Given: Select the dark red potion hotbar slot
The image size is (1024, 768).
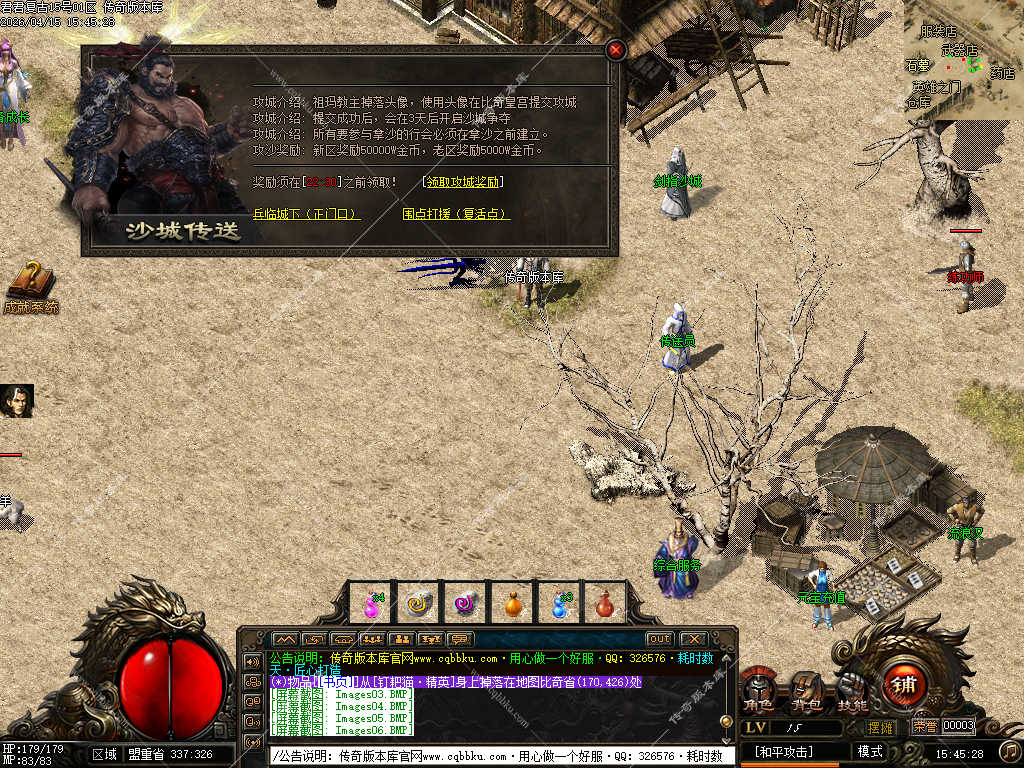Looking at the screenshot, I should point(604,603).
